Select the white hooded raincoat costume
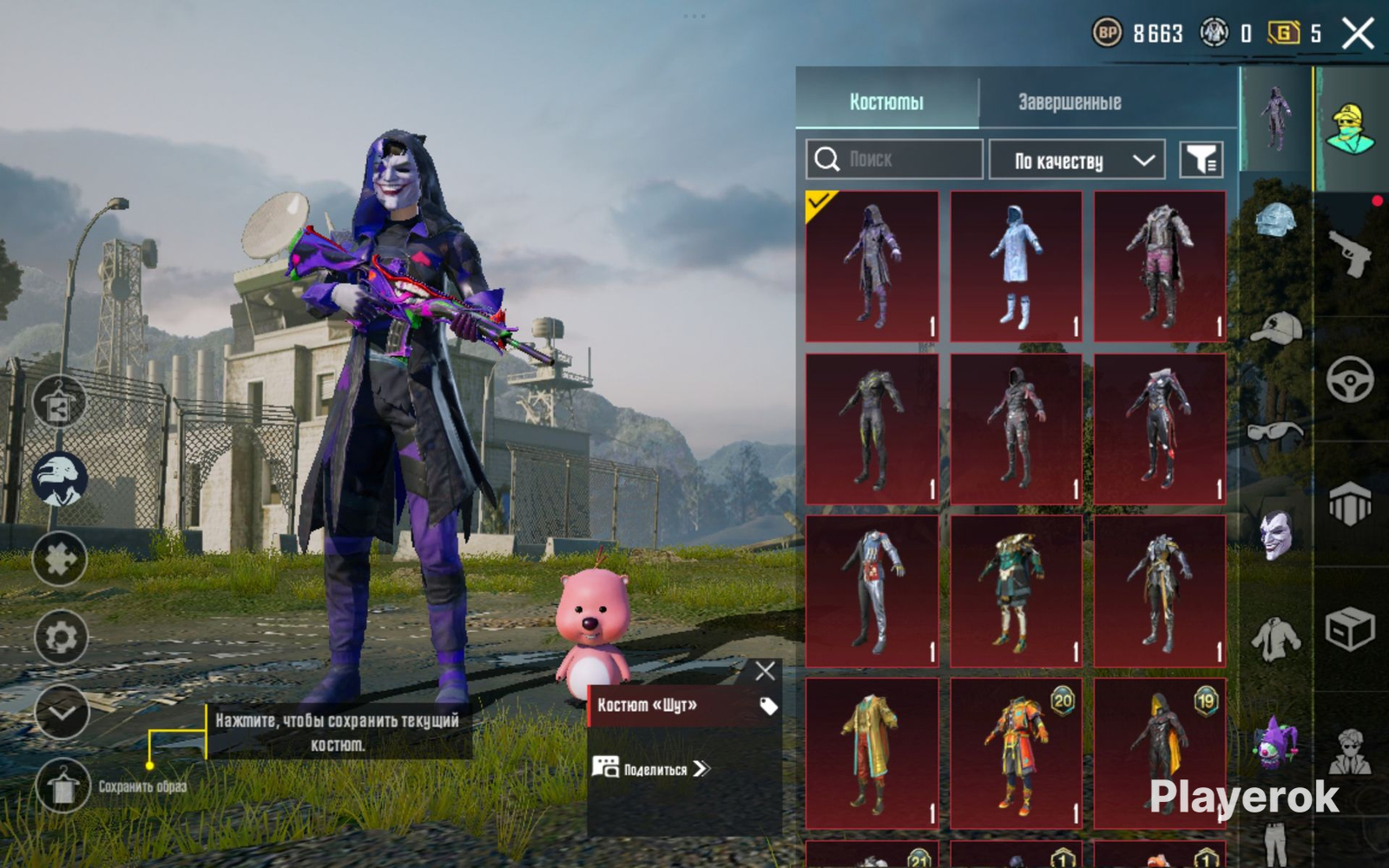This screenshot has width=1389, height=868. 1016,266
